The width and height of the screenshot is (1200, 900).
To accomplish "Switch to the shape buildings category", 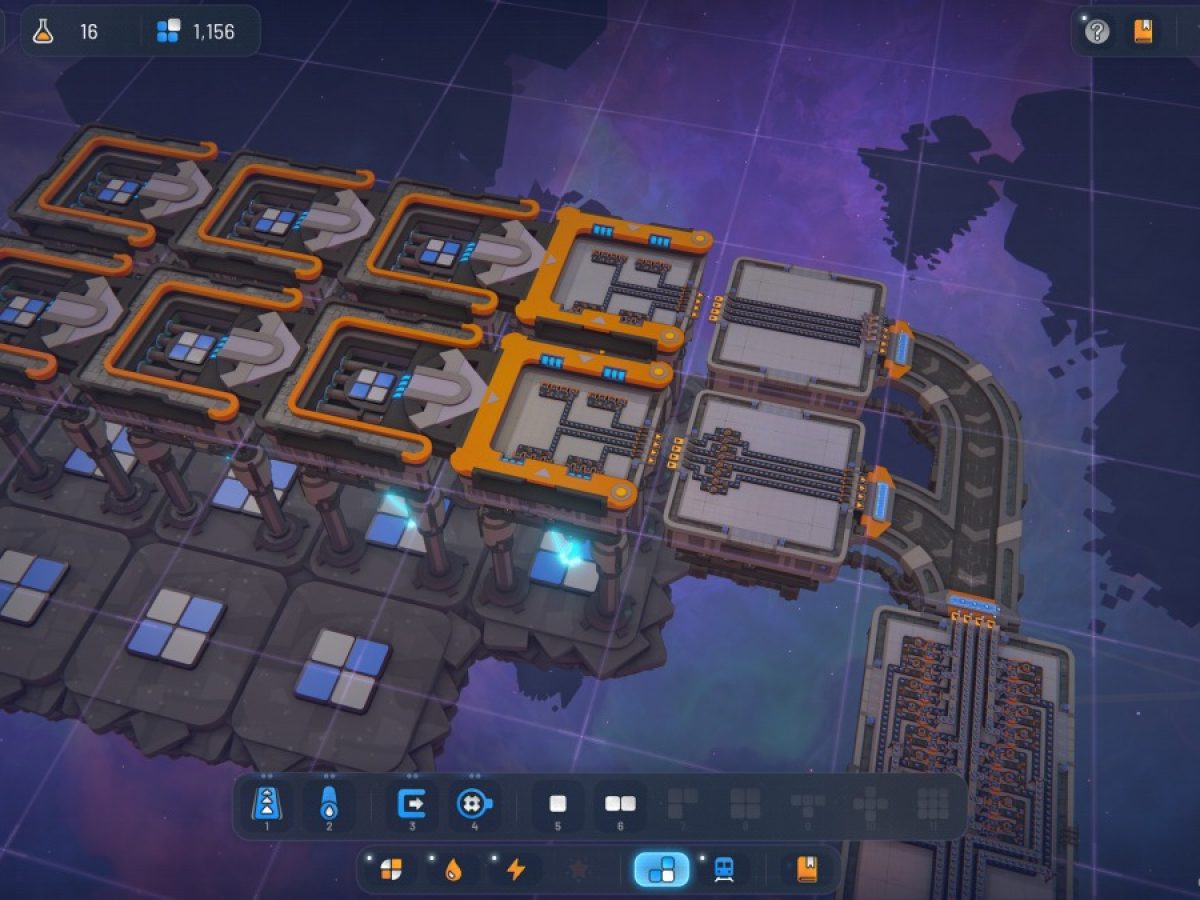I will point(391,869).
